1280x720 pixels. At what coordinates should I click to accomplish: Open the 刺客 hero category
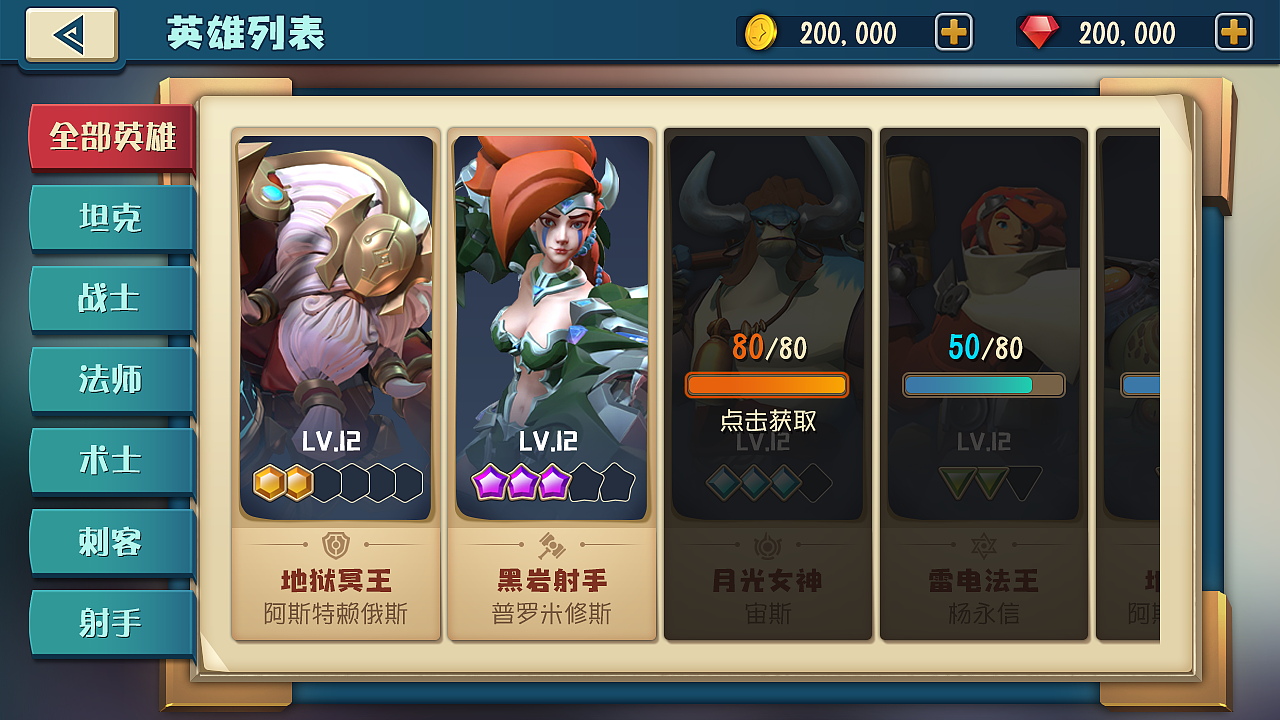pos(111,541)
